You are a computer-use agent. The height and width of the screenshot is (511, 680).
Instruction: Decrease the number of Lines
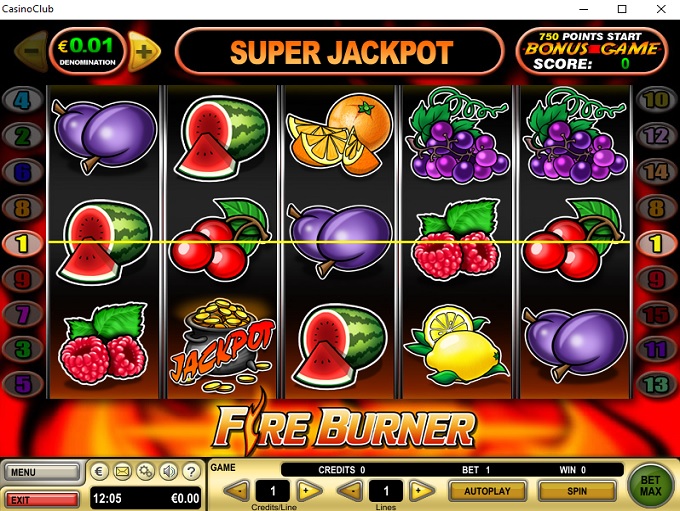click(x=348, y=491)
